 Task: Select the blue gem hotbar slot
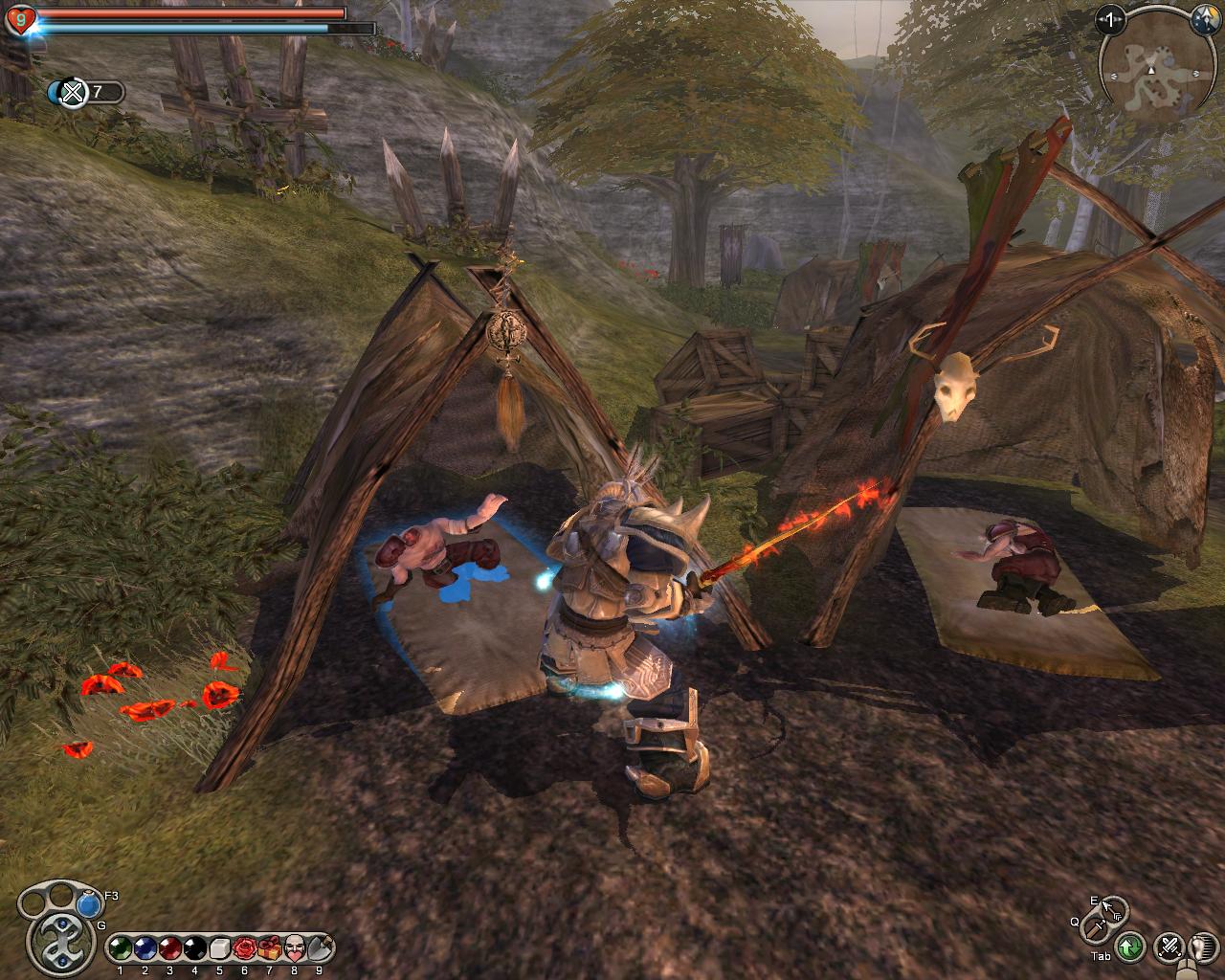tap(144, 947)
